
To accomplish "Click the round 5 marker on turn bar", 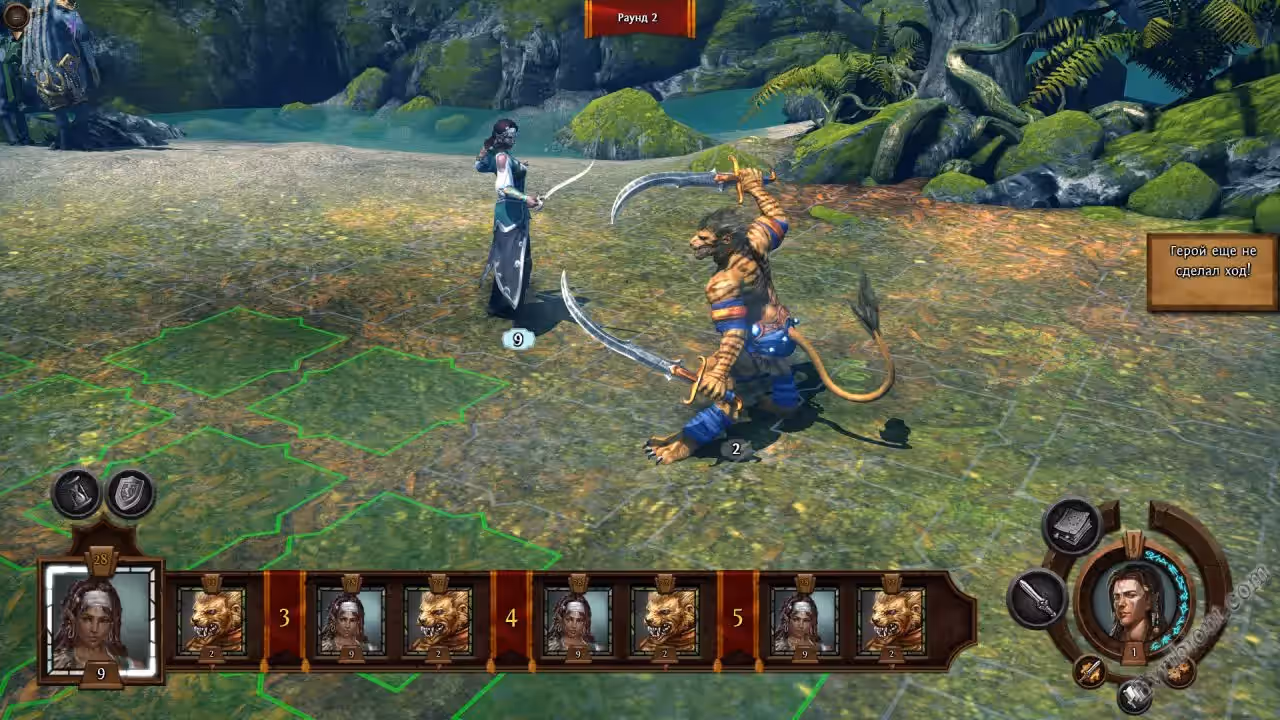I will [738, 618].
